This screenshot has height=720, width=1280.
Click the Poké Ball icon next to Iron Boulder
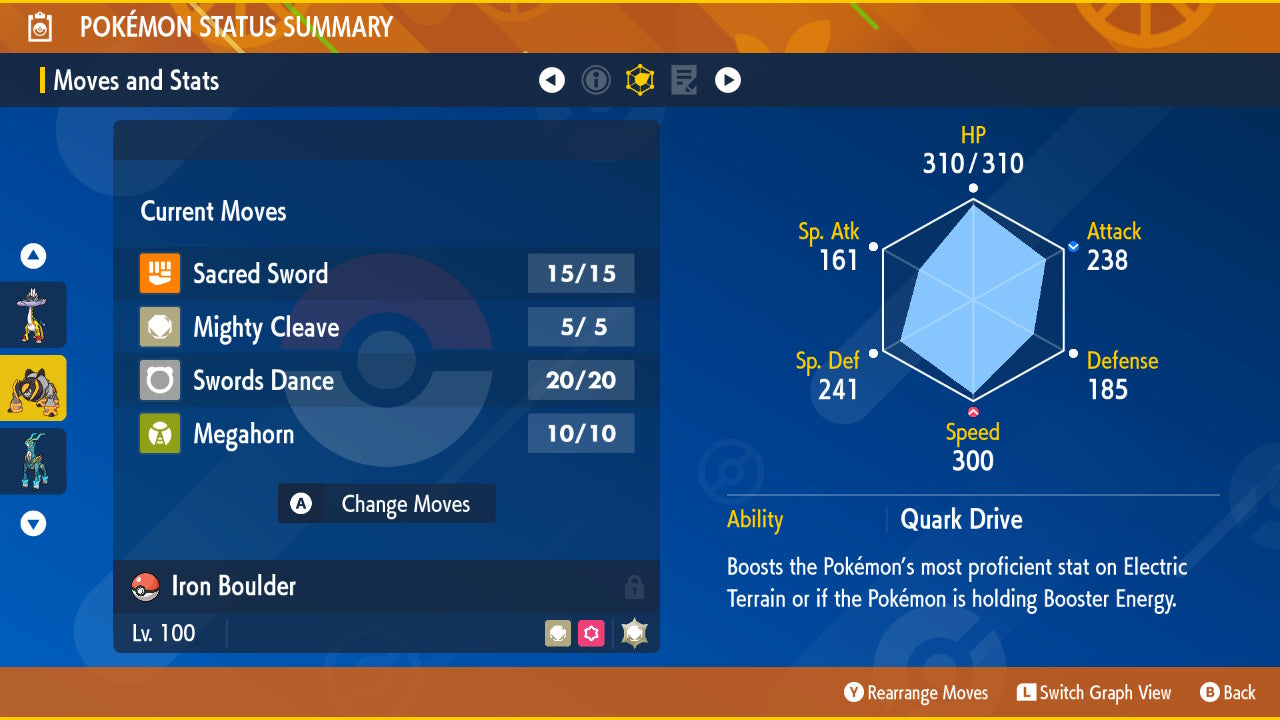(x=144, y=586)
